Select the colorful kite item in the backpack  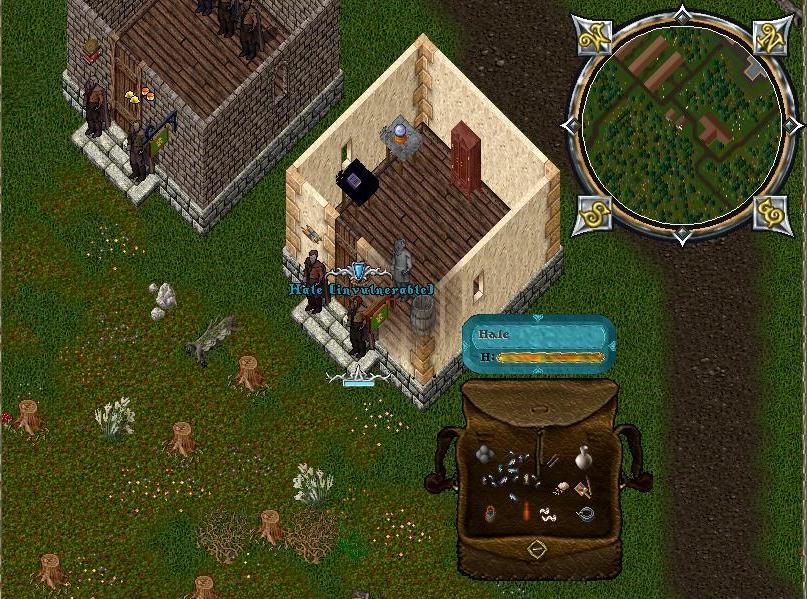point(582,488)
